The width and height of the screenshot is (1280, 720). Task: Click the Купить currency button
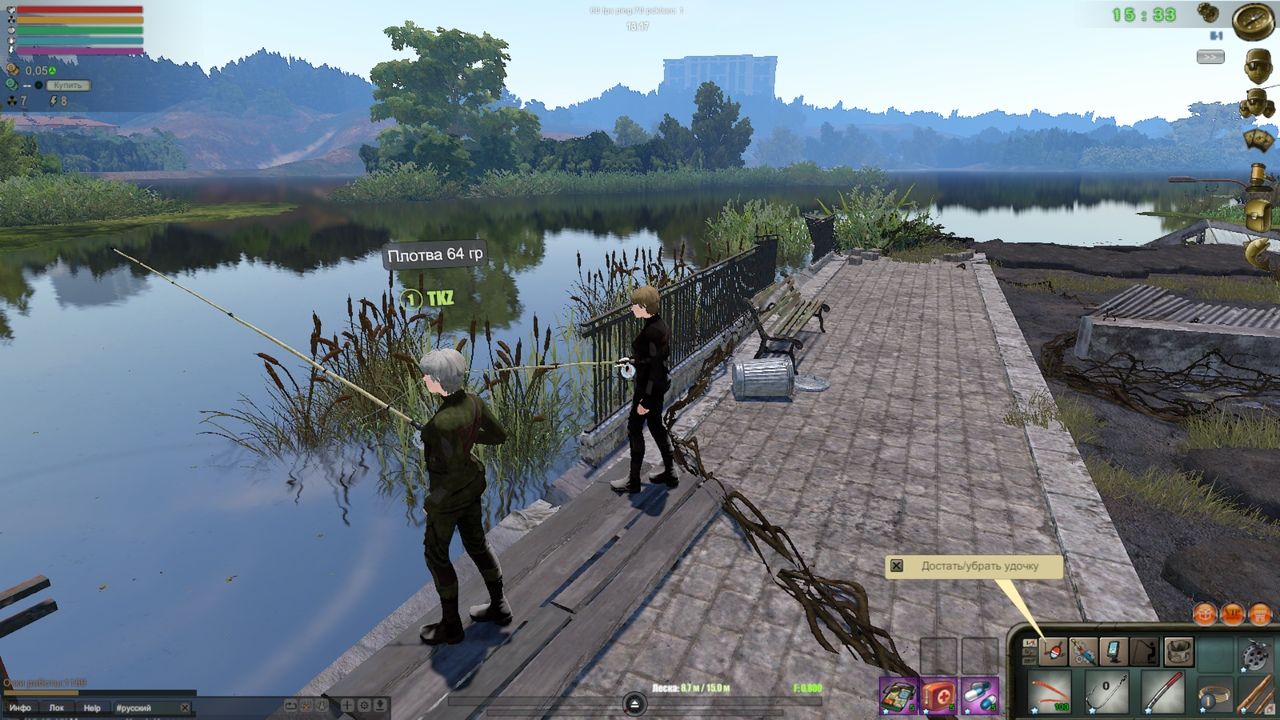[x=68, y=85]
